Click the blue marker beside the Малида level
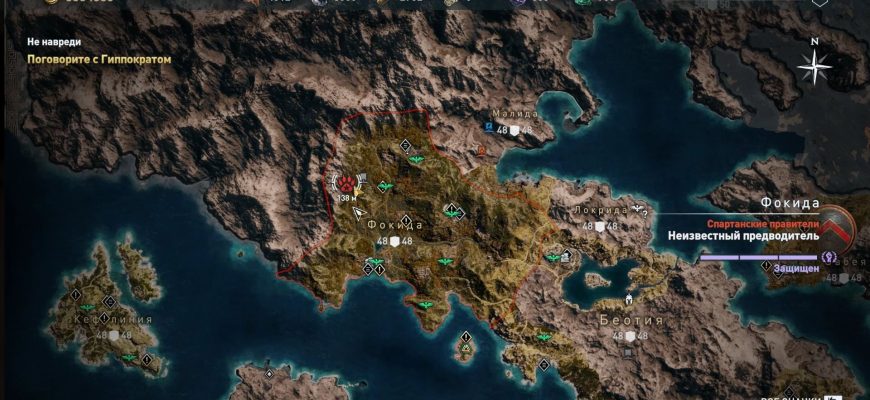Image resolution: width=870 pixels, height=400 pixels. click(488, 129)
